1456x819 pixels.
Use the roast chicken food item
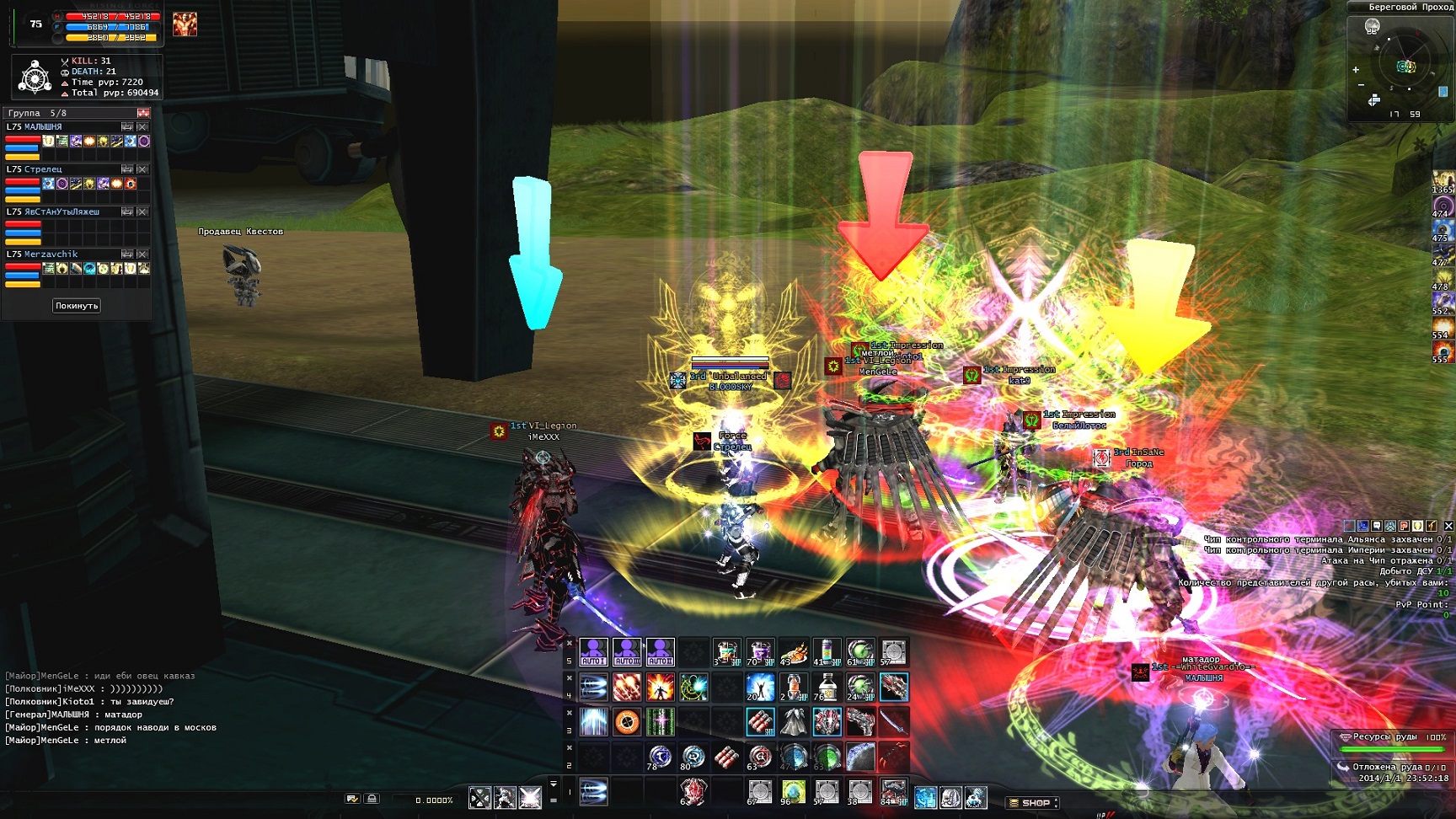tap(793, 652)
